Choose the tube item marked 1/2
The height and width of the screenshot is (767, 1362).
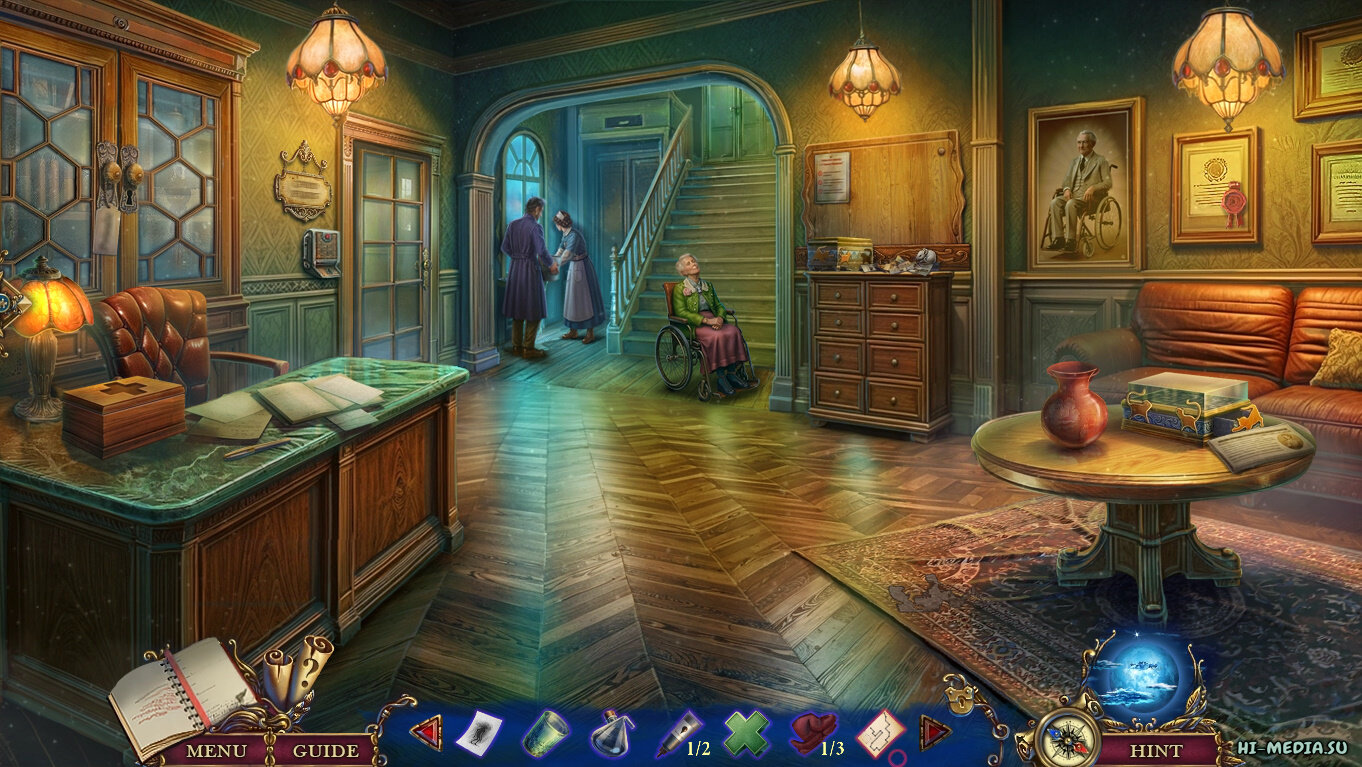(678, 735)
